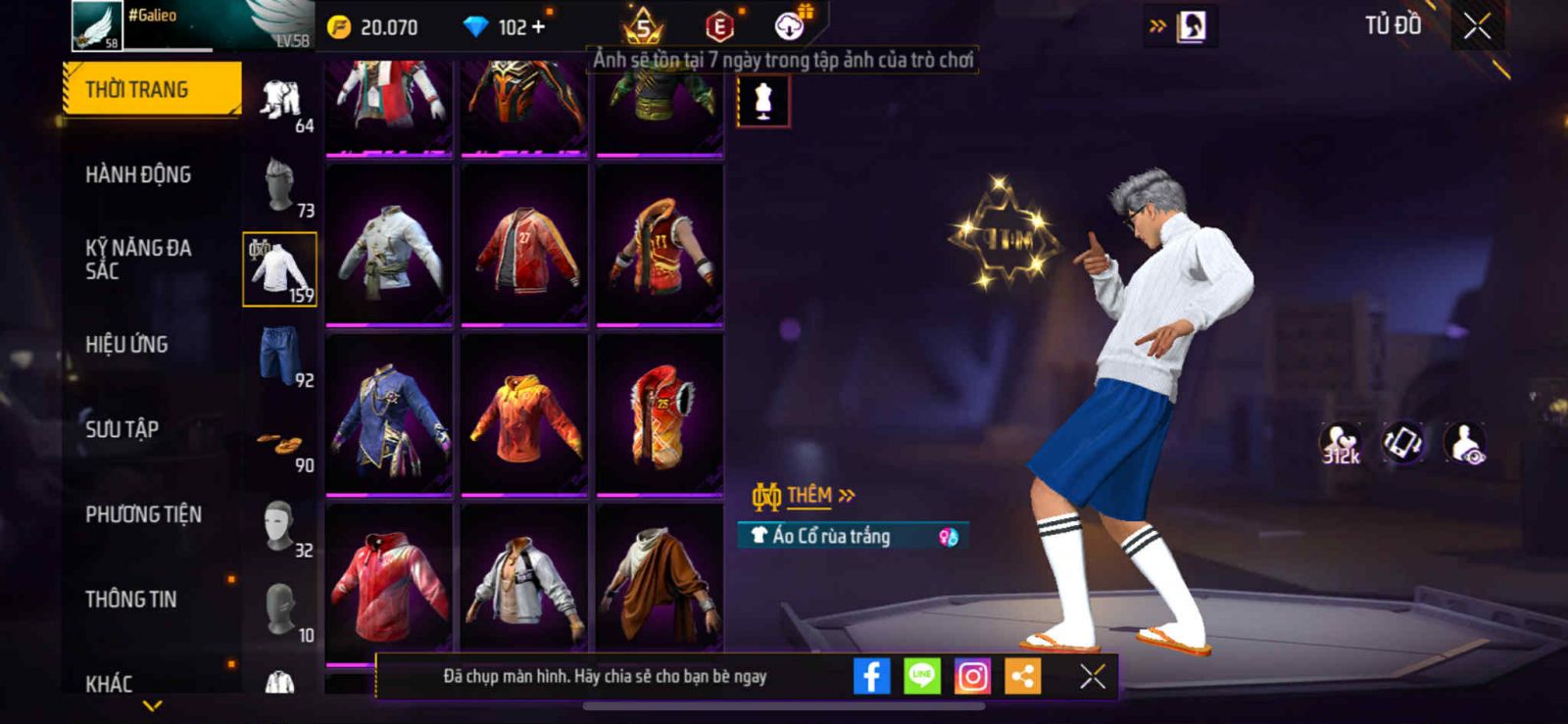Choose the hairstyle category with 73 items
Viewport: 1568px width, 724px height.
pos(280,185)
